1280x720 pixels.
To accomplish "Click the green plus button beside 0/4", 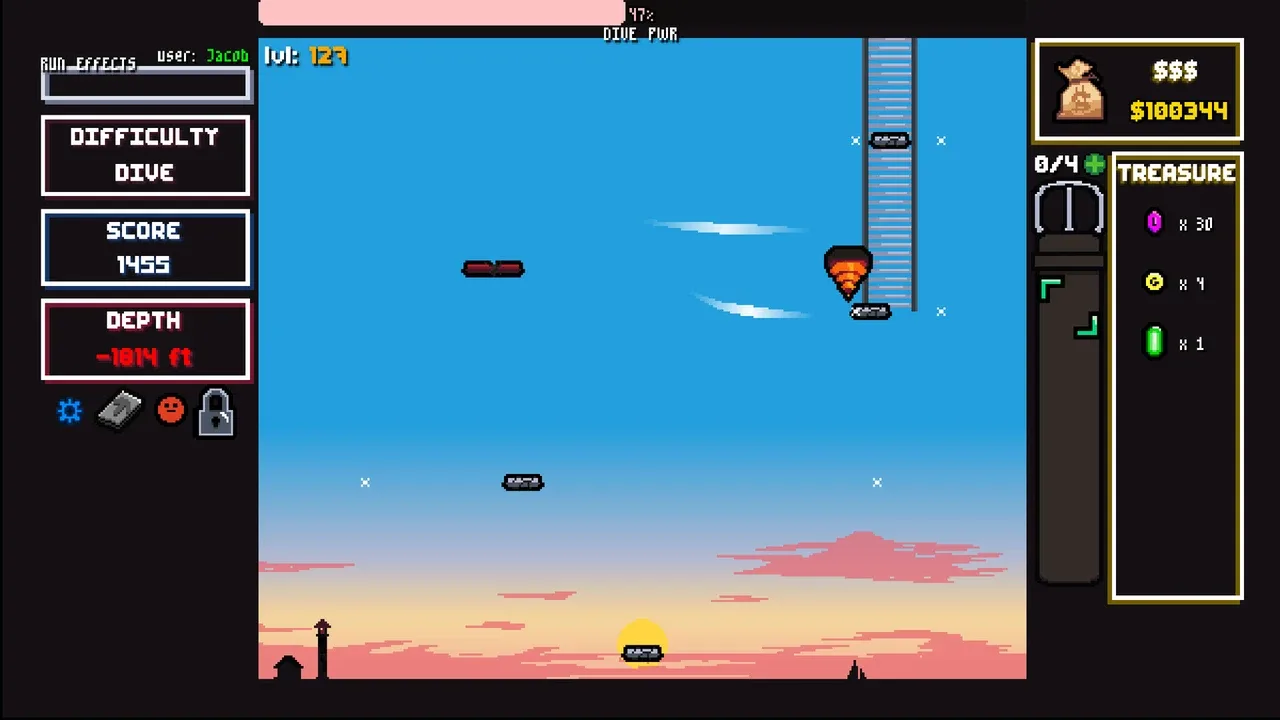I will (x=1095, y=165).
